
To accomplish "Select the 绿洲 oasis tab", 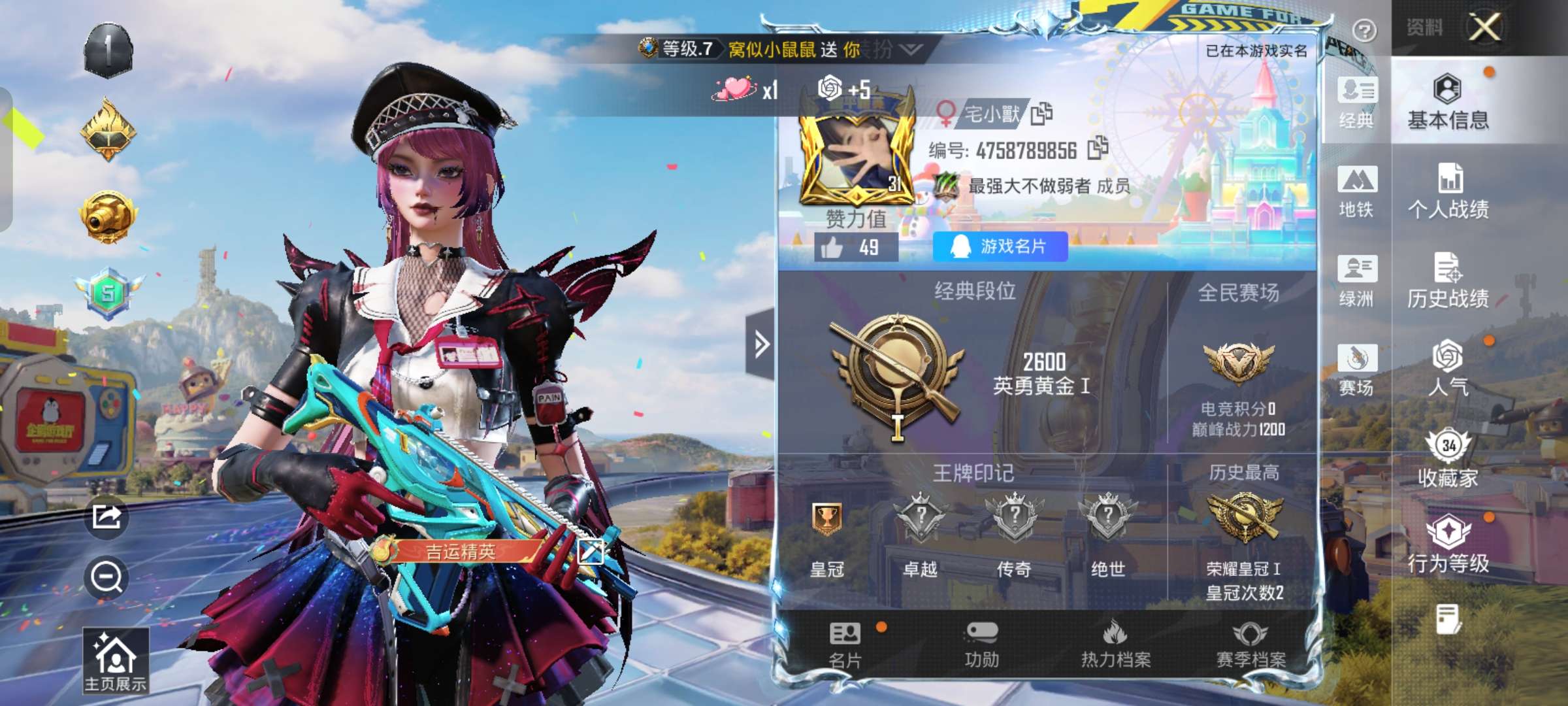I will [1357, 280].
